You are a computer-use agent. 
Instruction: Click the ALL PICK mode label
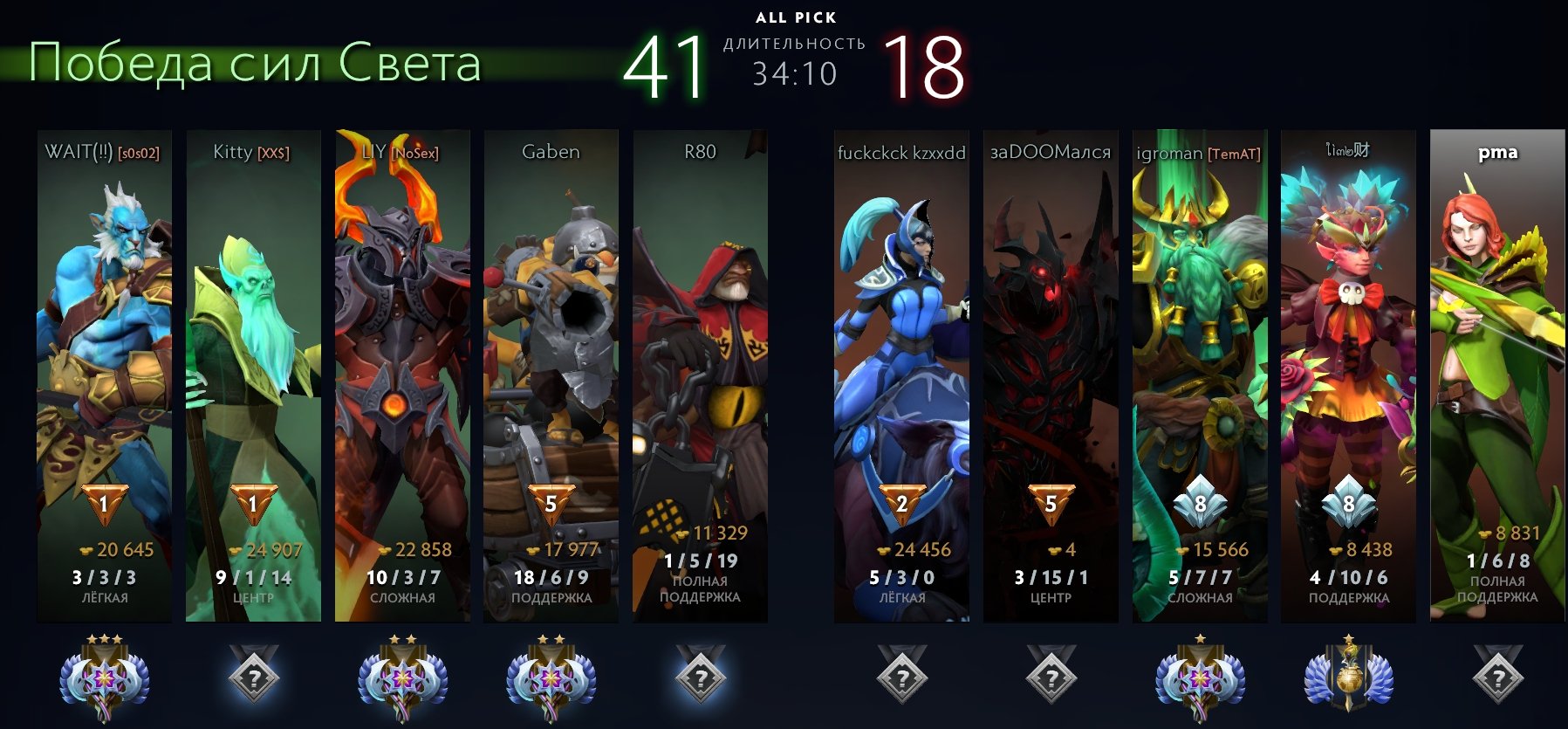(x=796, y=16)
